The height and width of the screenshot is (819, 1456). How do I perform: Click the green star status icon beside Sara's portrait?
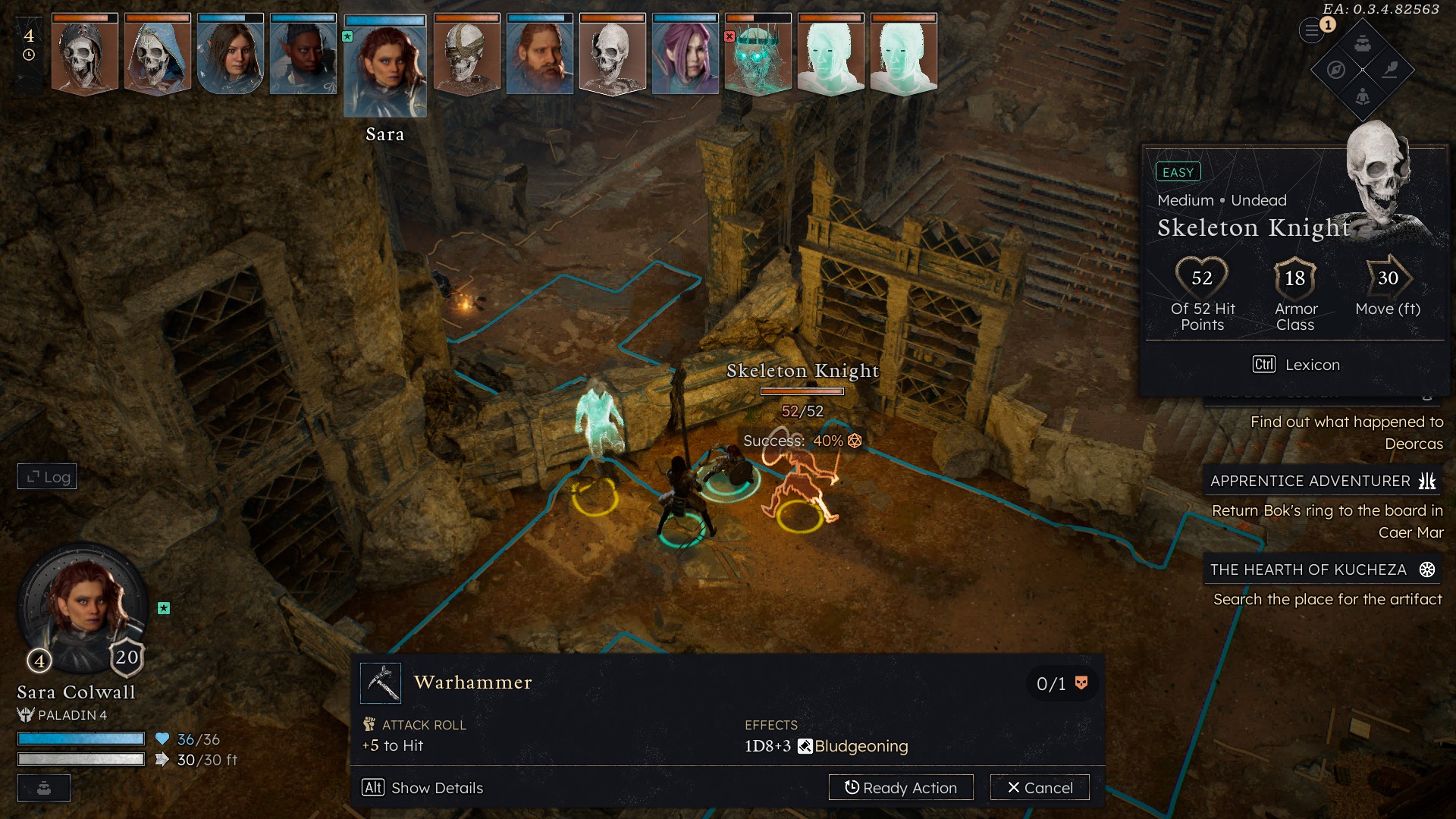(x=164, y=608)
